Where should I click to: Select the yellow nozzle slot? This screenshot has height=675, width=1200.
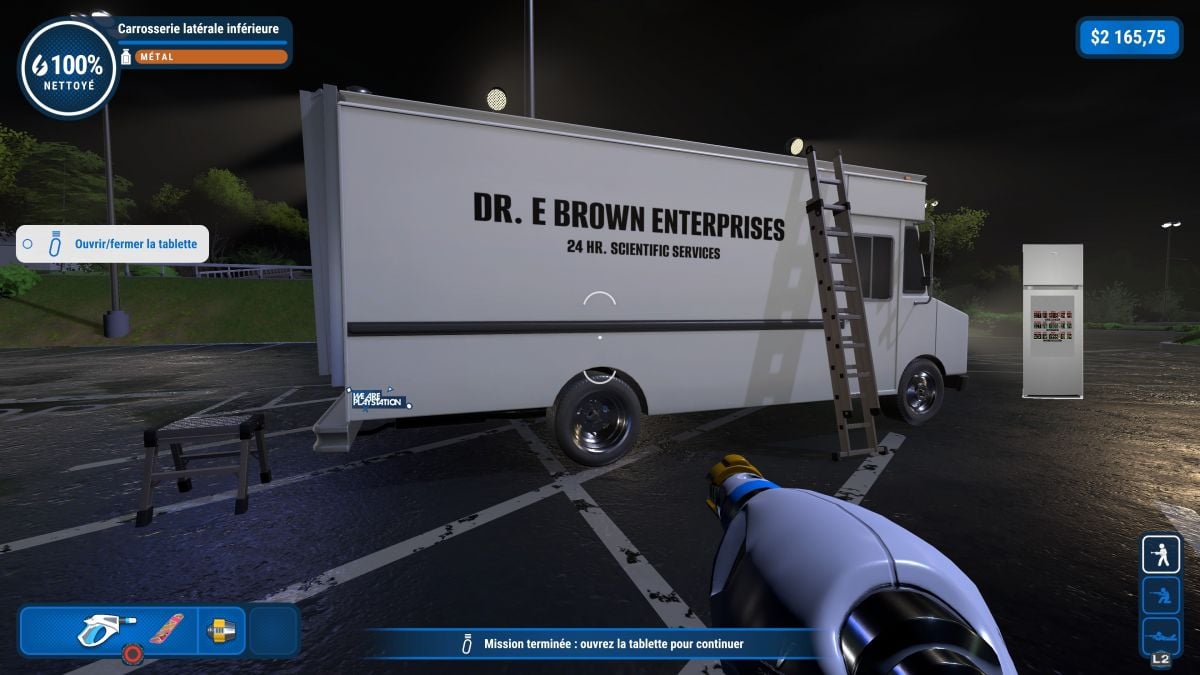point(220,631)
